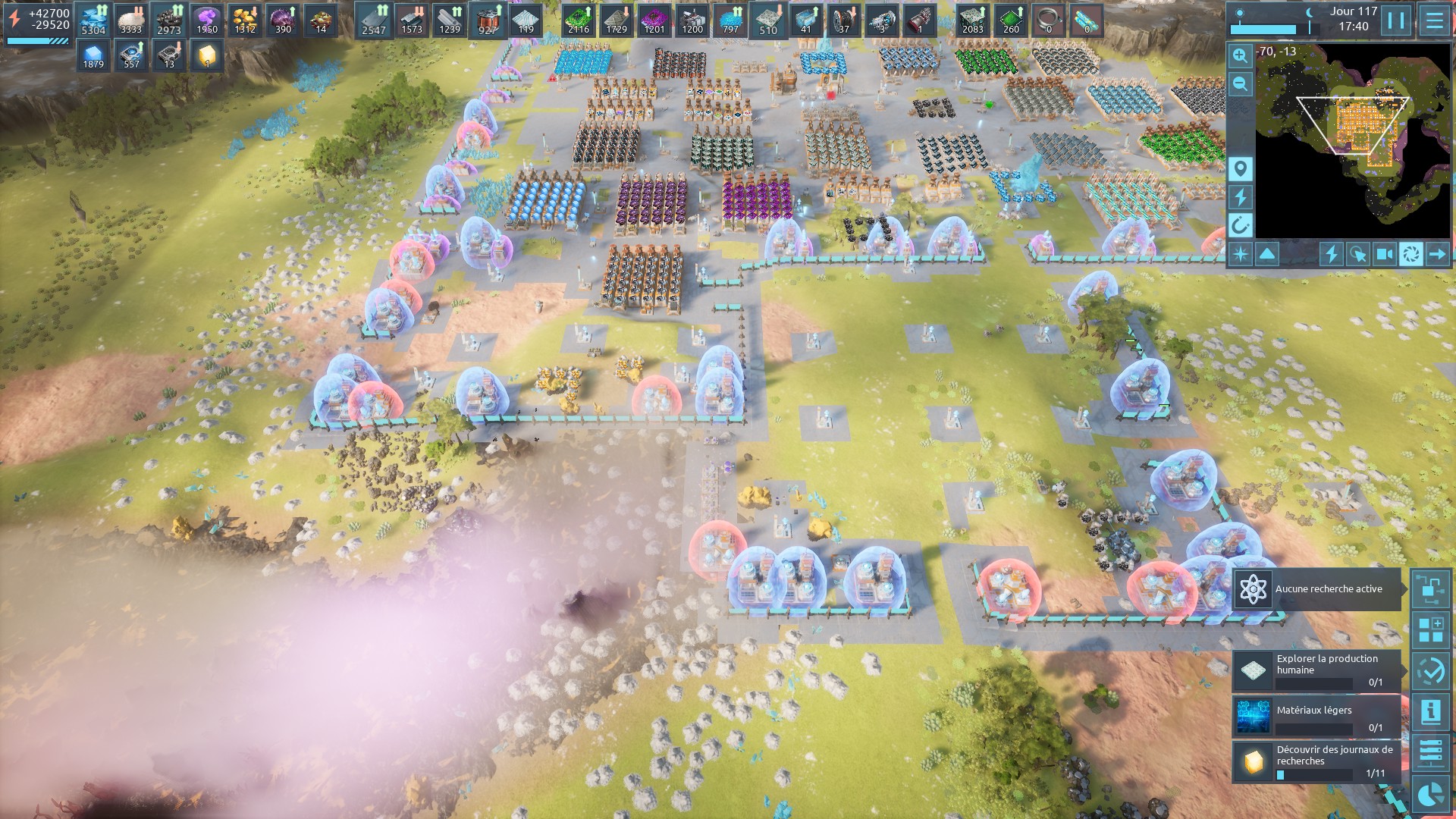Select the 'Matériaux légers' objective

click(x=1317, y=717)
